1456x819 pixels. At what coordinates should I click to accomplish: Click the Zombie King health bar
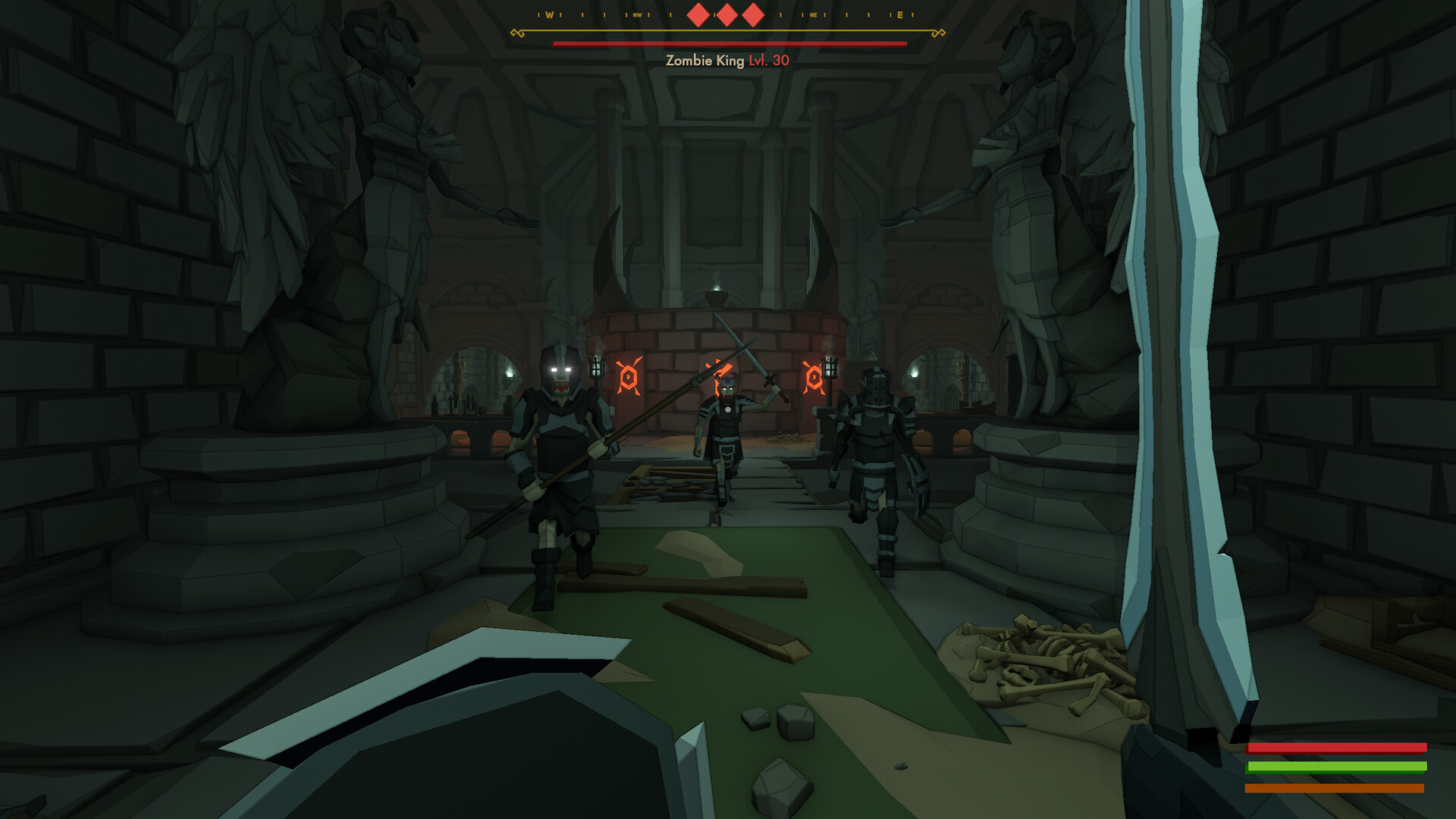(x=728, y=45)
